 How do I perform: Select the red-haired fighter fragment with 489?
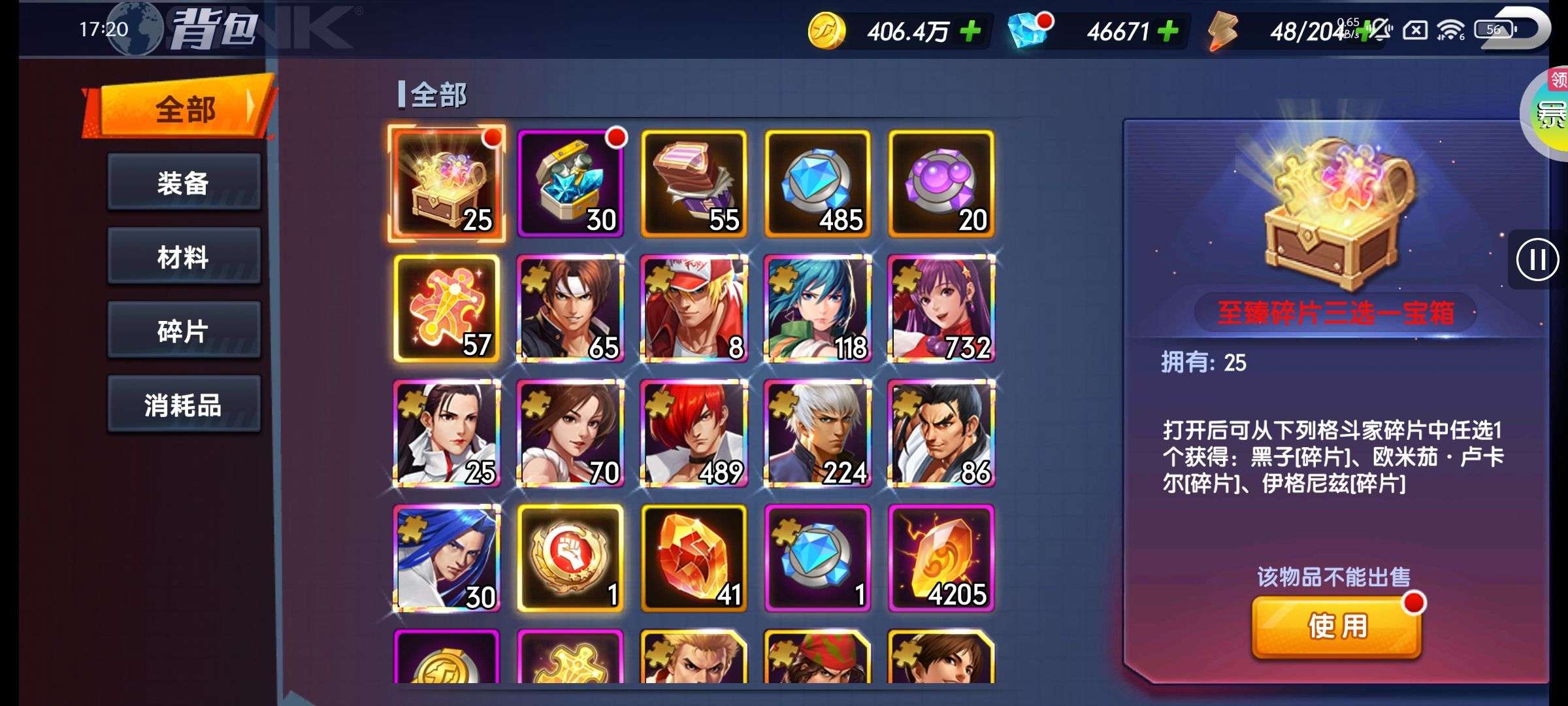(x=694, y=433)
